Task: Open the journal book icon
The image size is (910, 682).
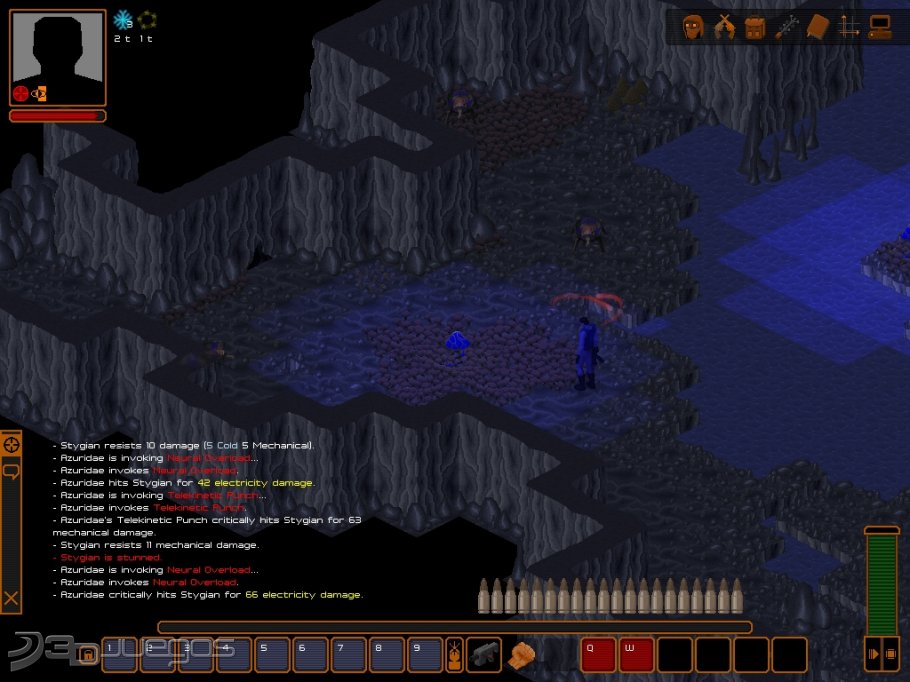Action: [x=818, y=27]
